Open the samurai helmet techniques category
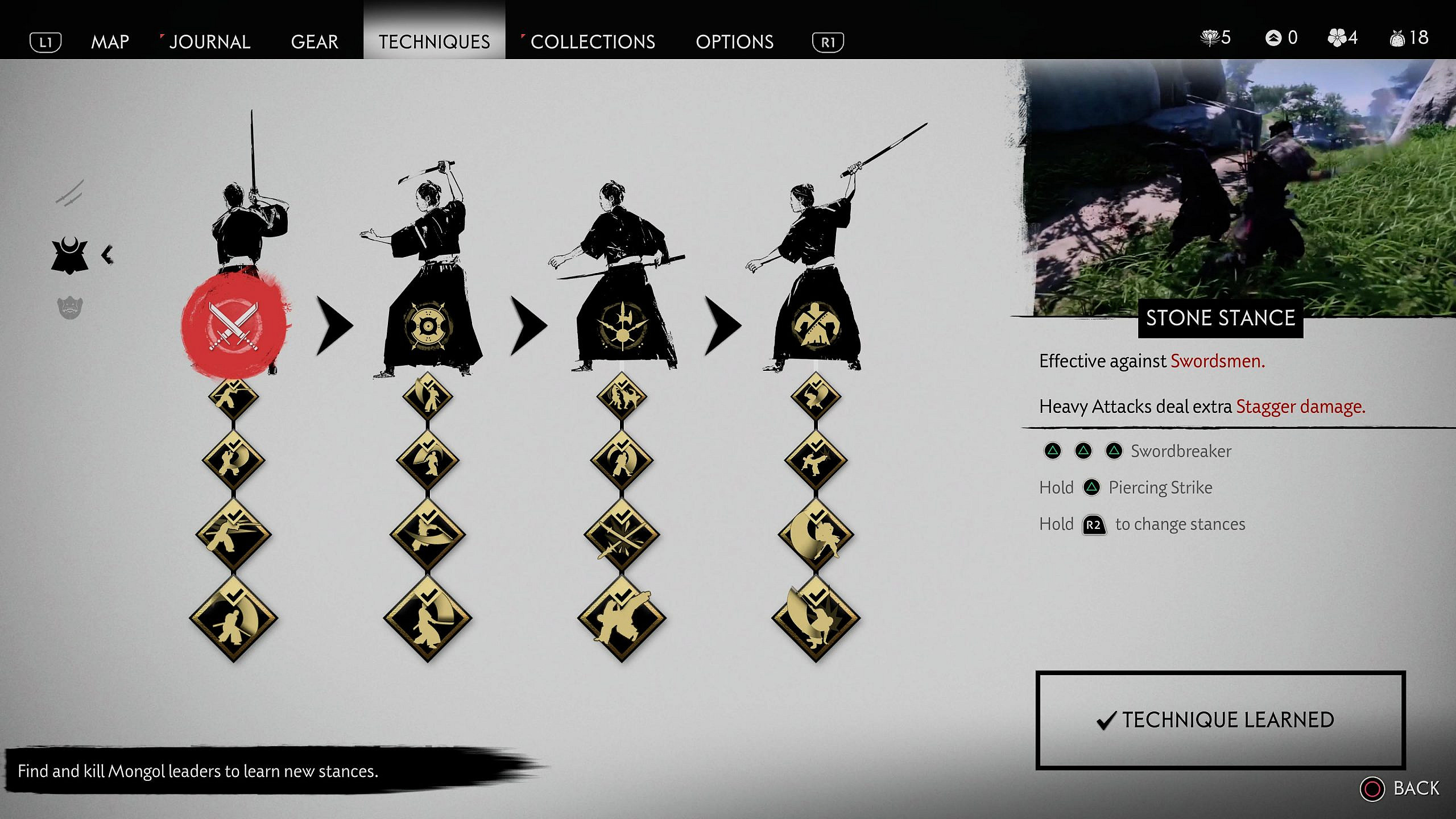 [70, 255]
